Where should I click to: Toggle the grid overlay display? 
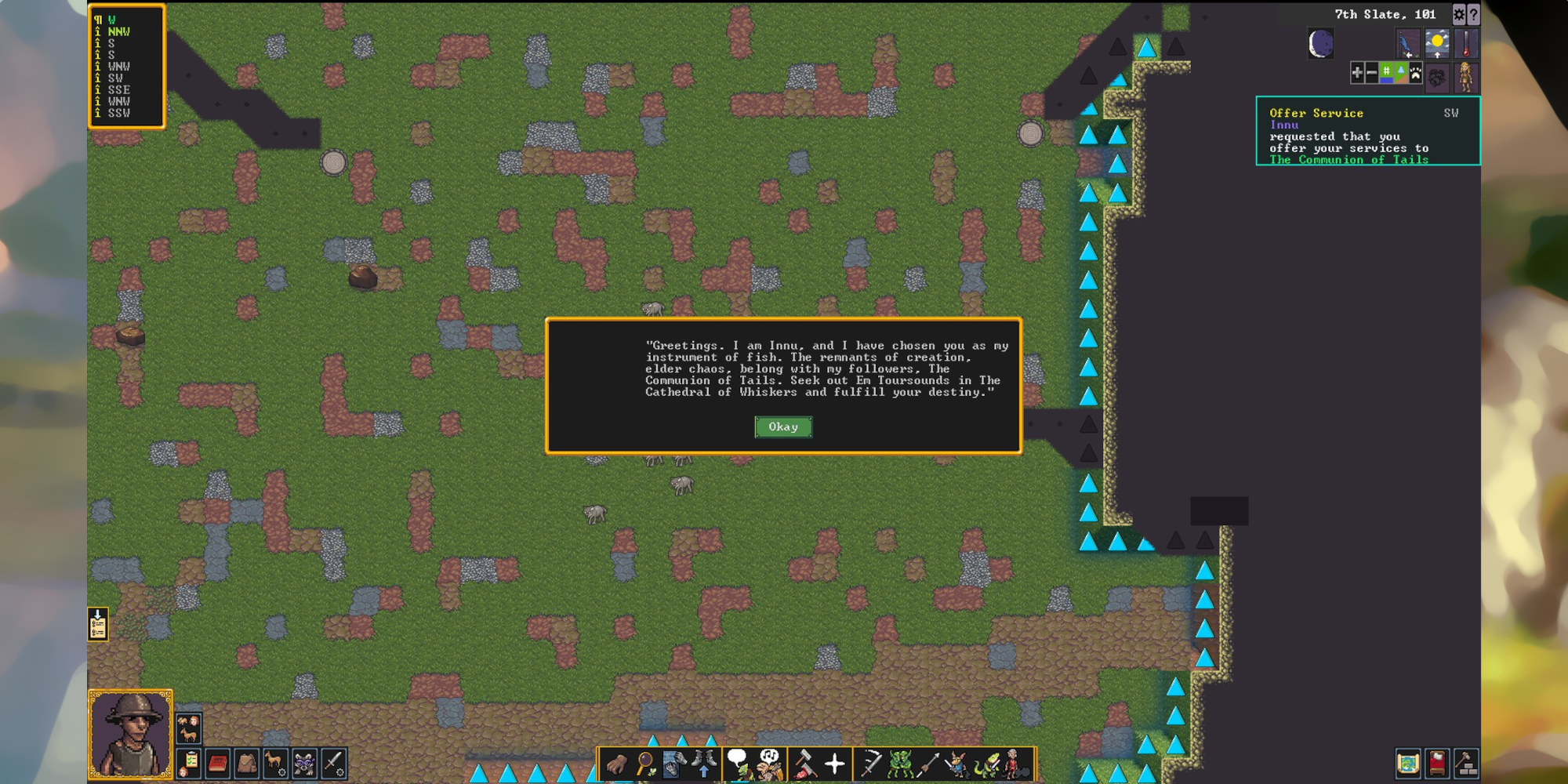[1386, 73]
